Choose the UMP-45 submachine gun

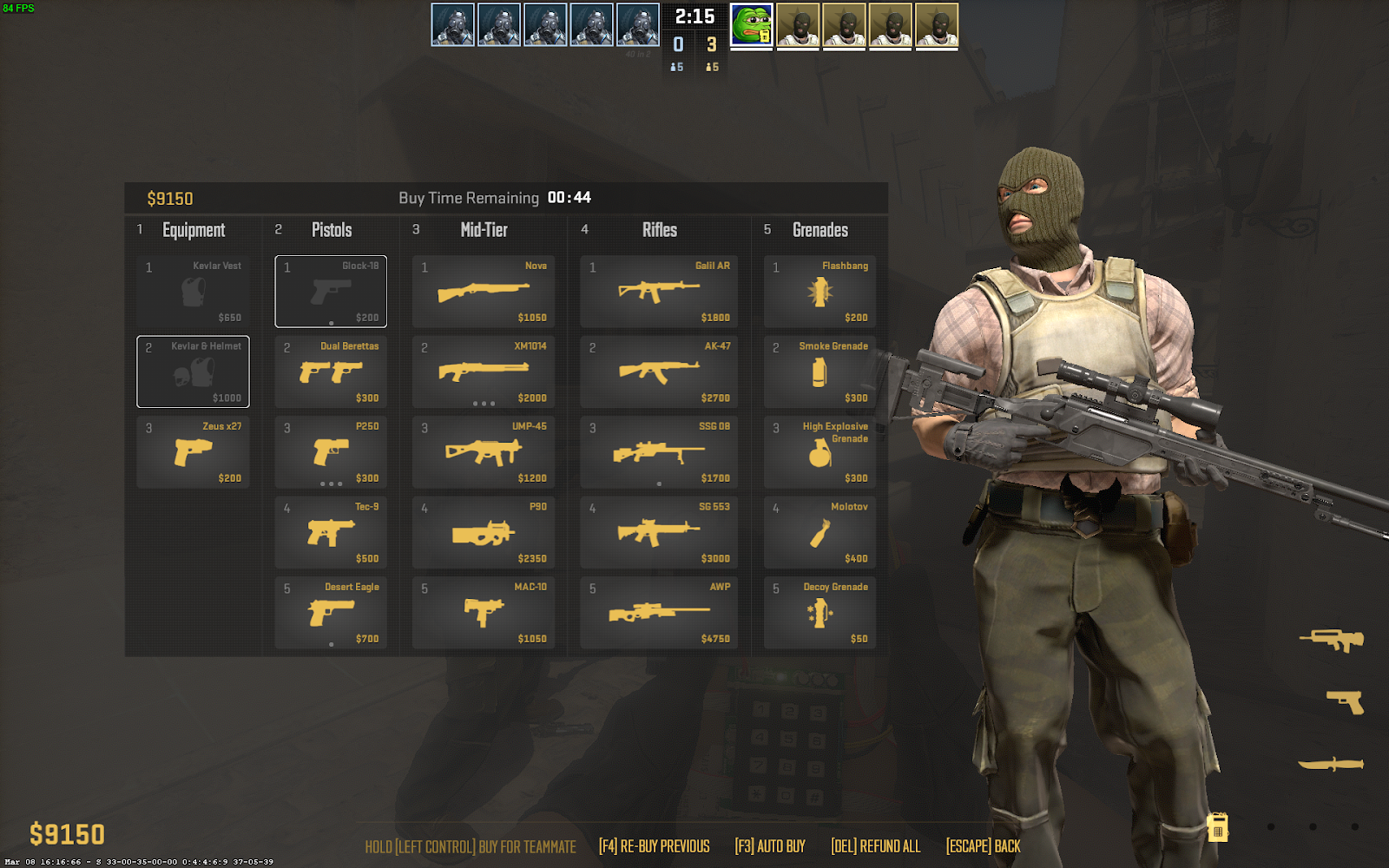(484, 452)
